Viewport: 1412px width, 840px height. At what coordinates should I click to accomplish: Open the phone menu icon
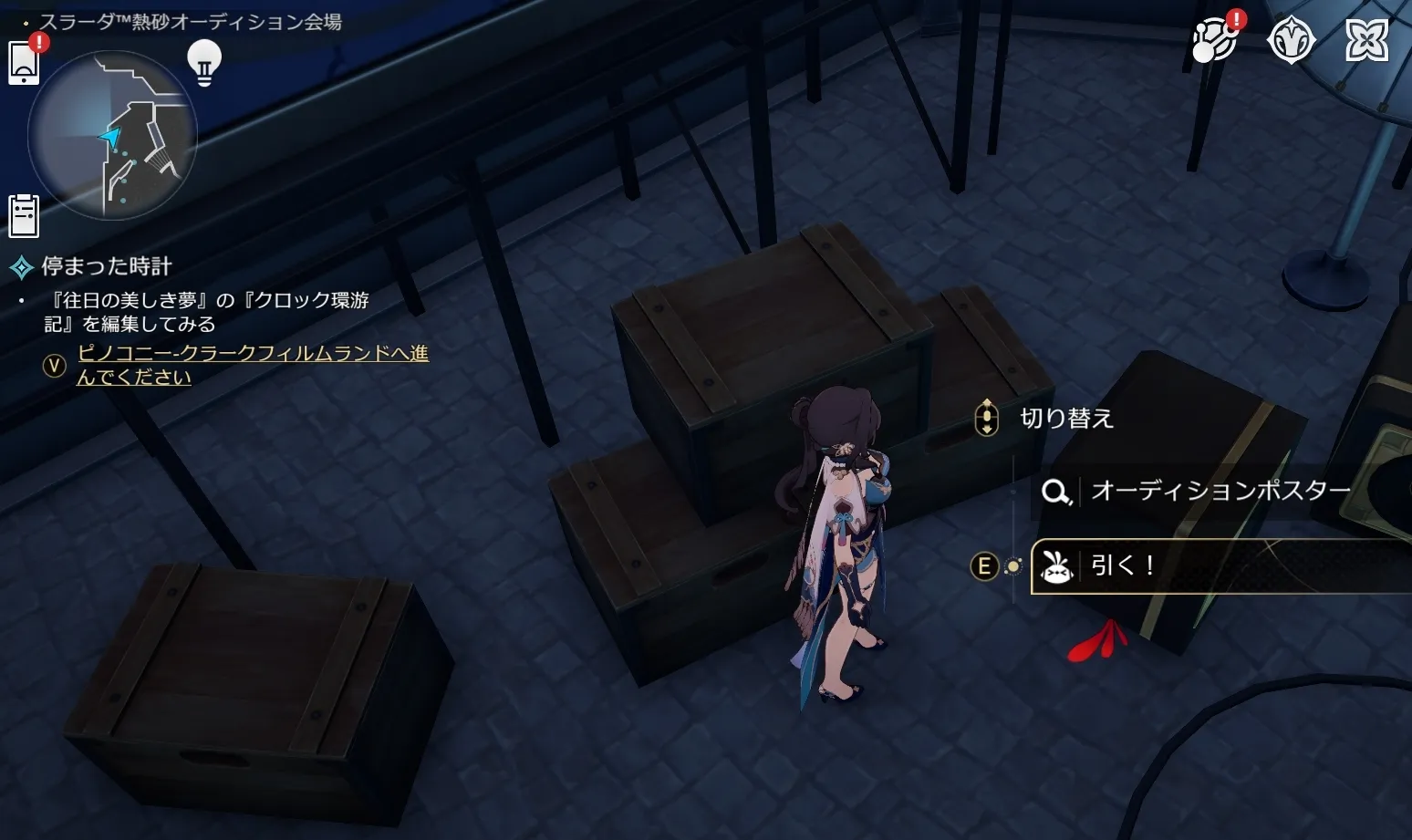coord(24,63)
